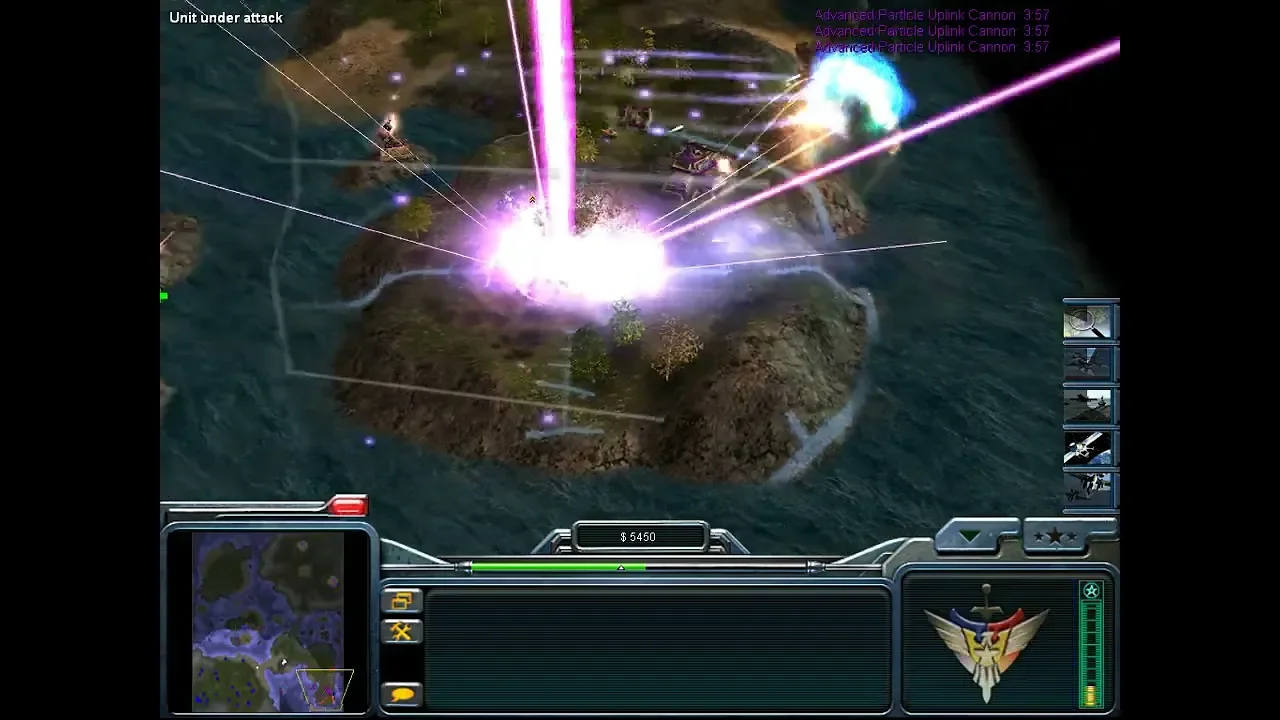This screenshot has width=1280, height=720.
Task: Open chat with the yellow speech bubble button
Action: tap(402, 693)
